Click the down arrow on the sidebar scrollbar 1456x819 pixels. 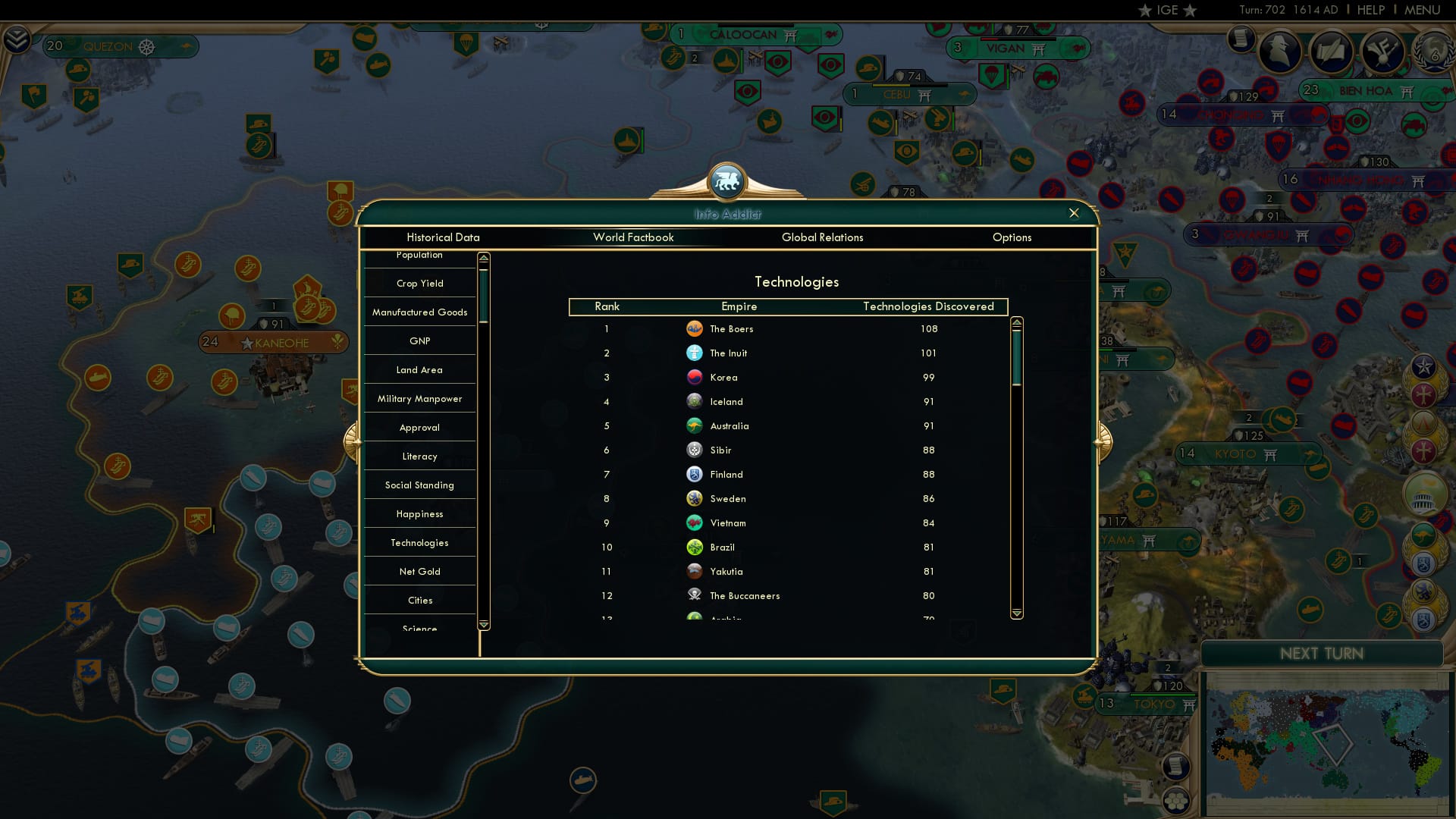click(482, 625)
